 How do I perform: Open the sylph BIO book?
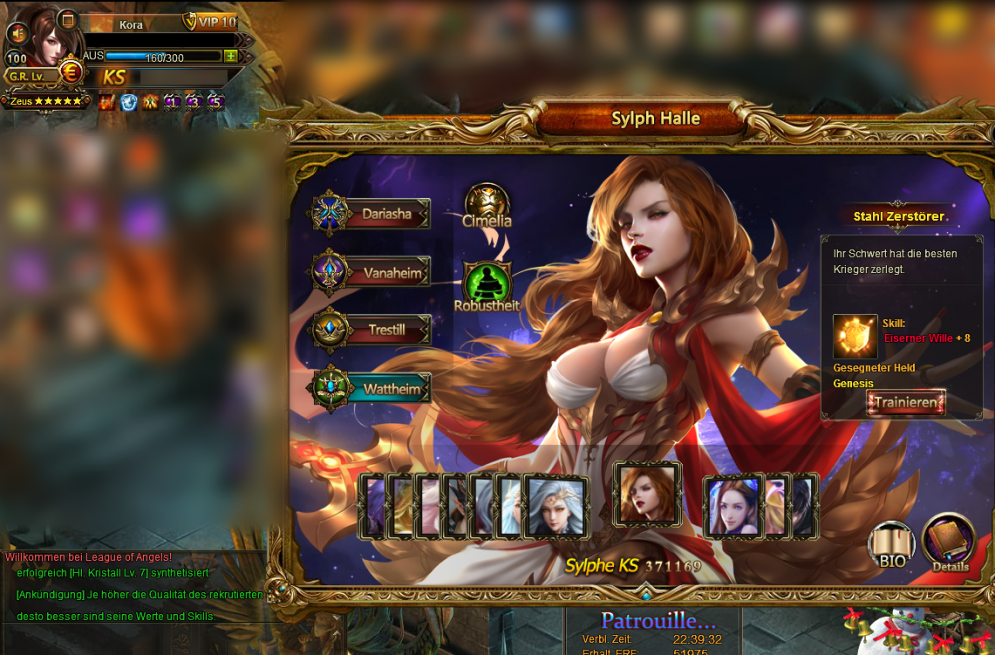coord(891,546)
